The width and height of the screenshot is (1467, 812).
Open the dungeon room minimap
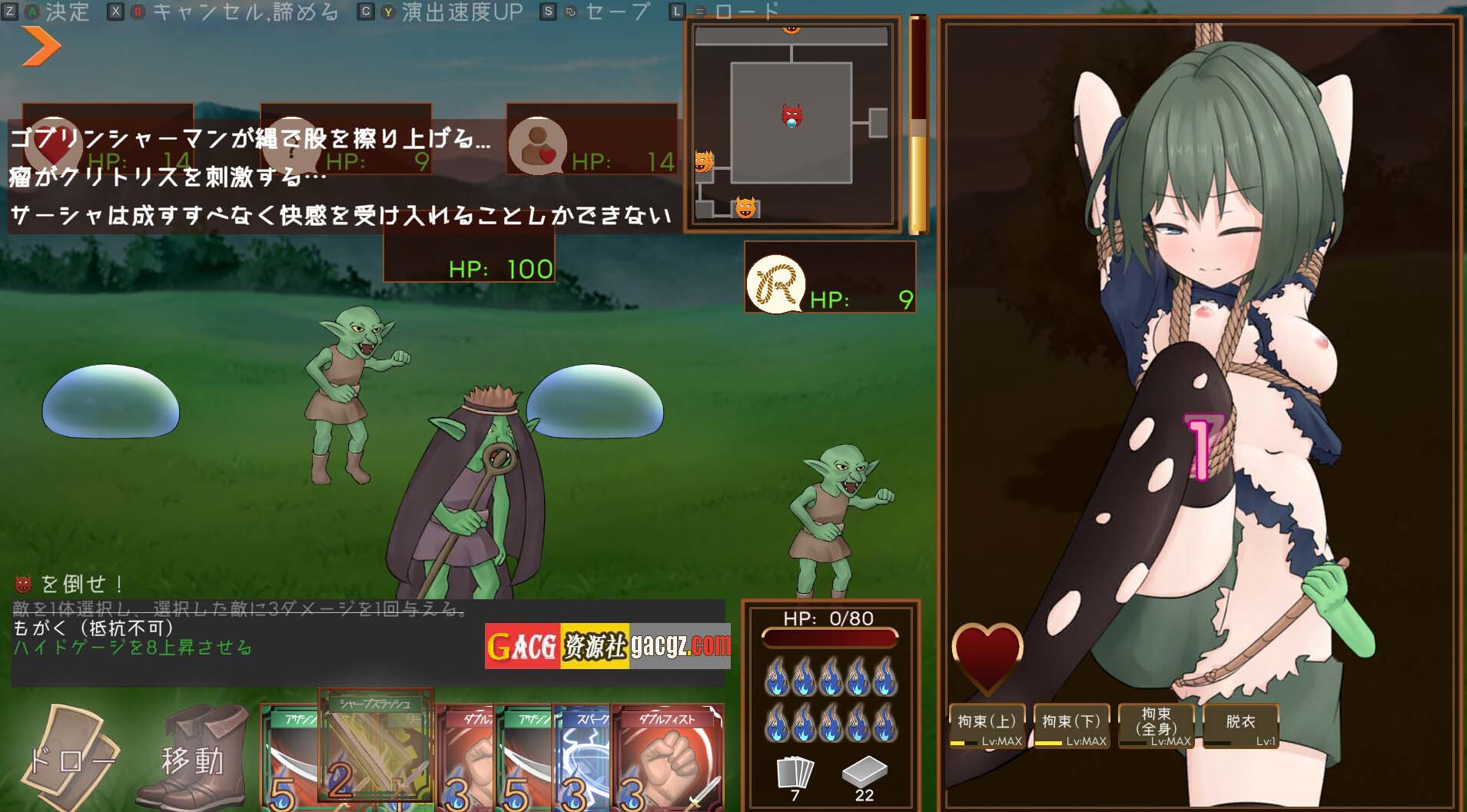point(792,123)
